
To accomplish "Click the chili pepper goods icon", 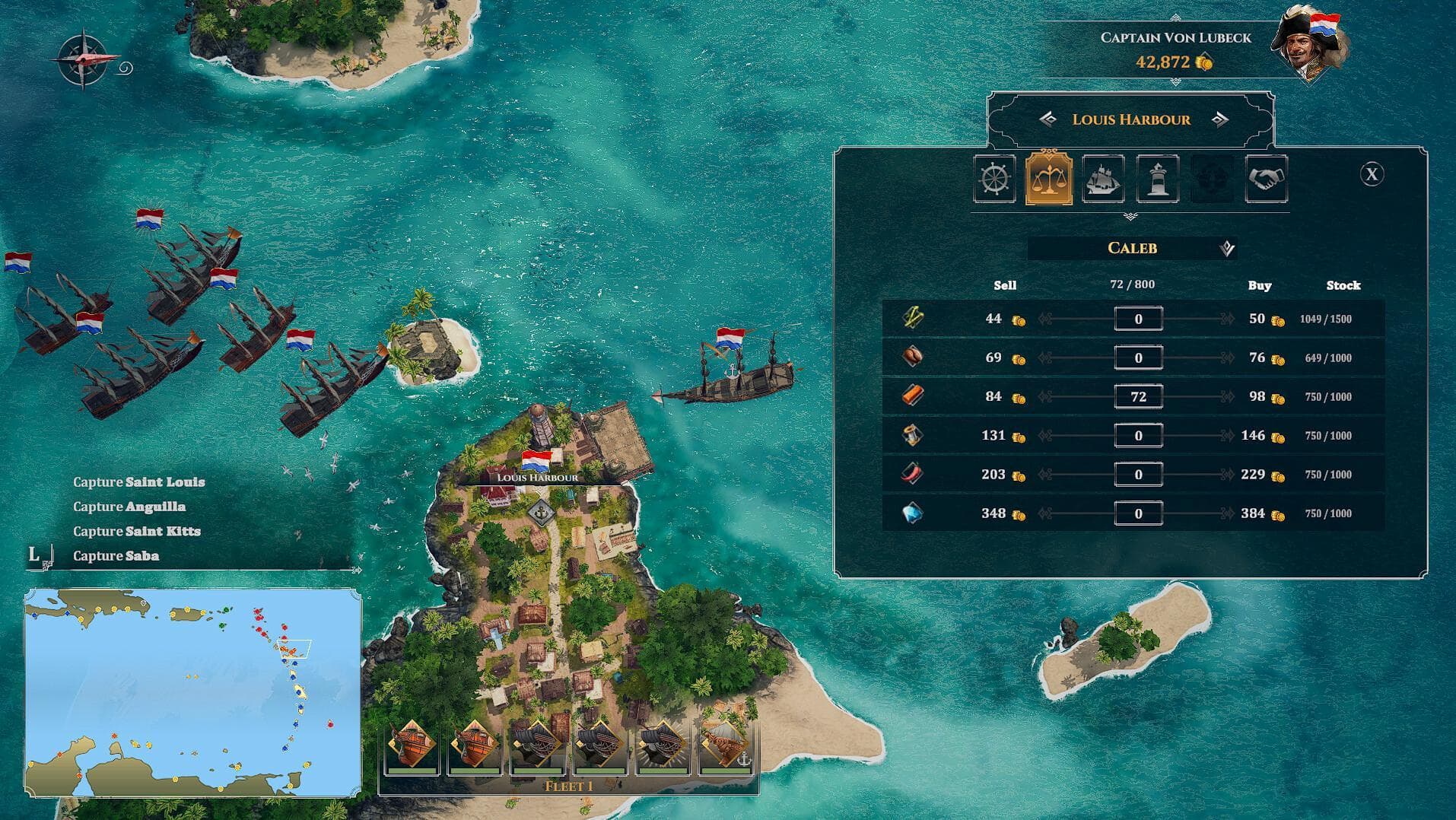I will pyautogui.click(x=912, y=473).
